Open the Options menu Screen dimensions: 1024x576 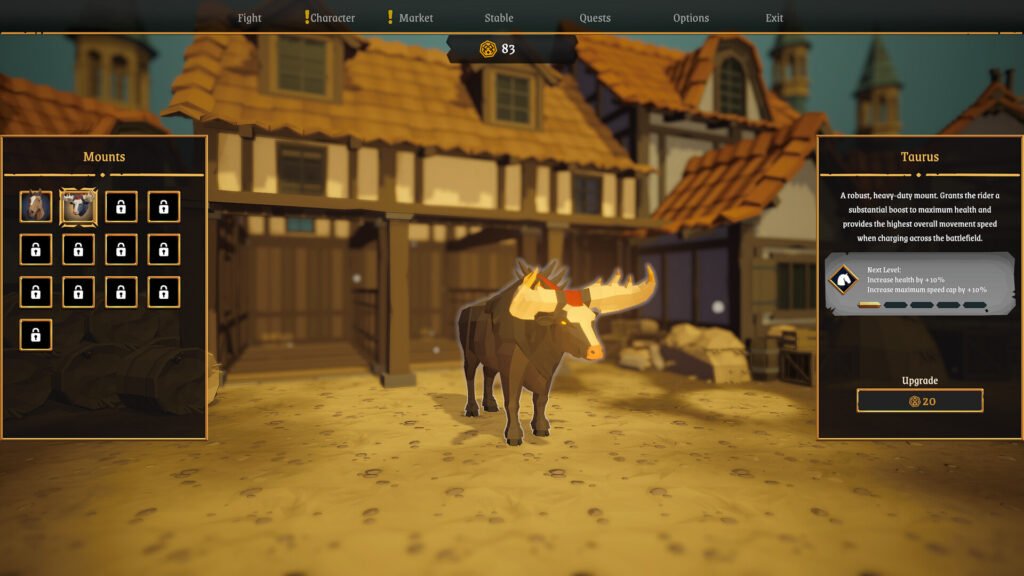click(690, 18)
